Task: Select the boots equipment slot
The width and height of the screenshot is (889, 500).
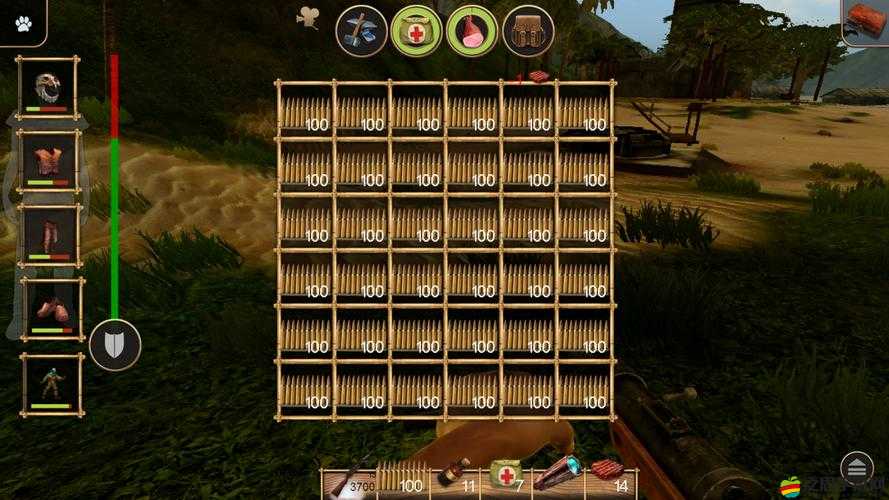Action: click(x=50, y=309)
